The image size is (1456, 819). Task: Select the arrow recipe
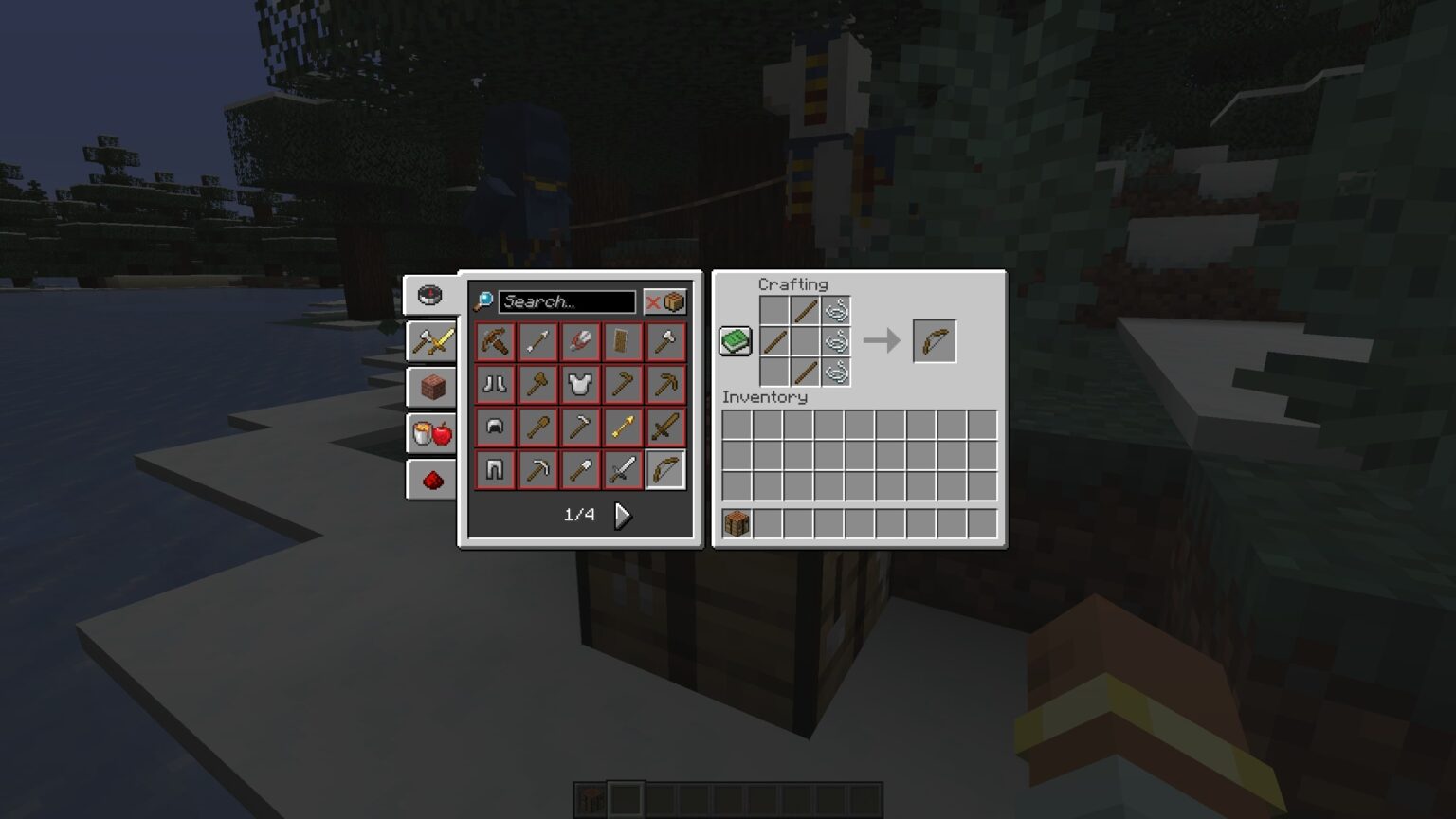[537, 341]
